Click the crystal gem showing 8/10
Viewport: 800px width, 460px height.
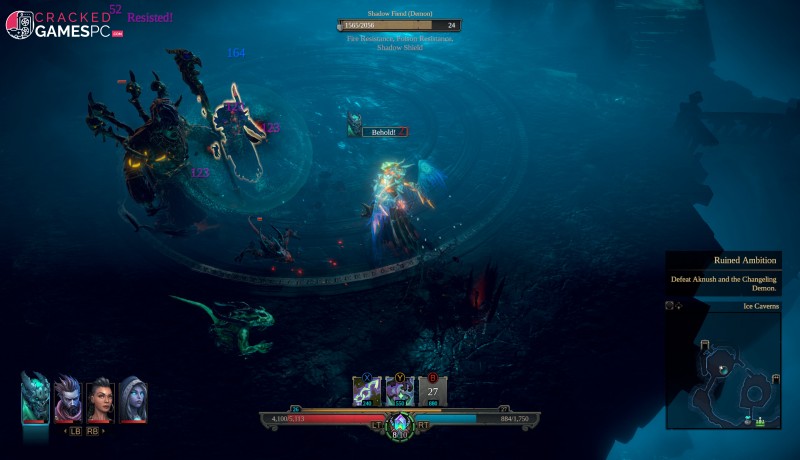click(400, 423)
